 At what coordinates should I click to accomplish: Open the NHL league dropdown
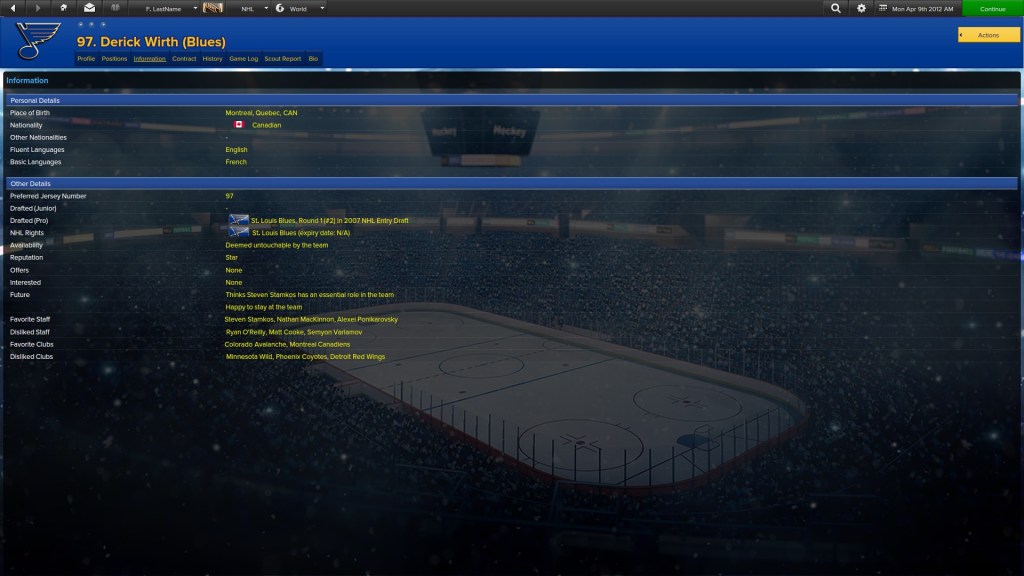coord(254,8)
